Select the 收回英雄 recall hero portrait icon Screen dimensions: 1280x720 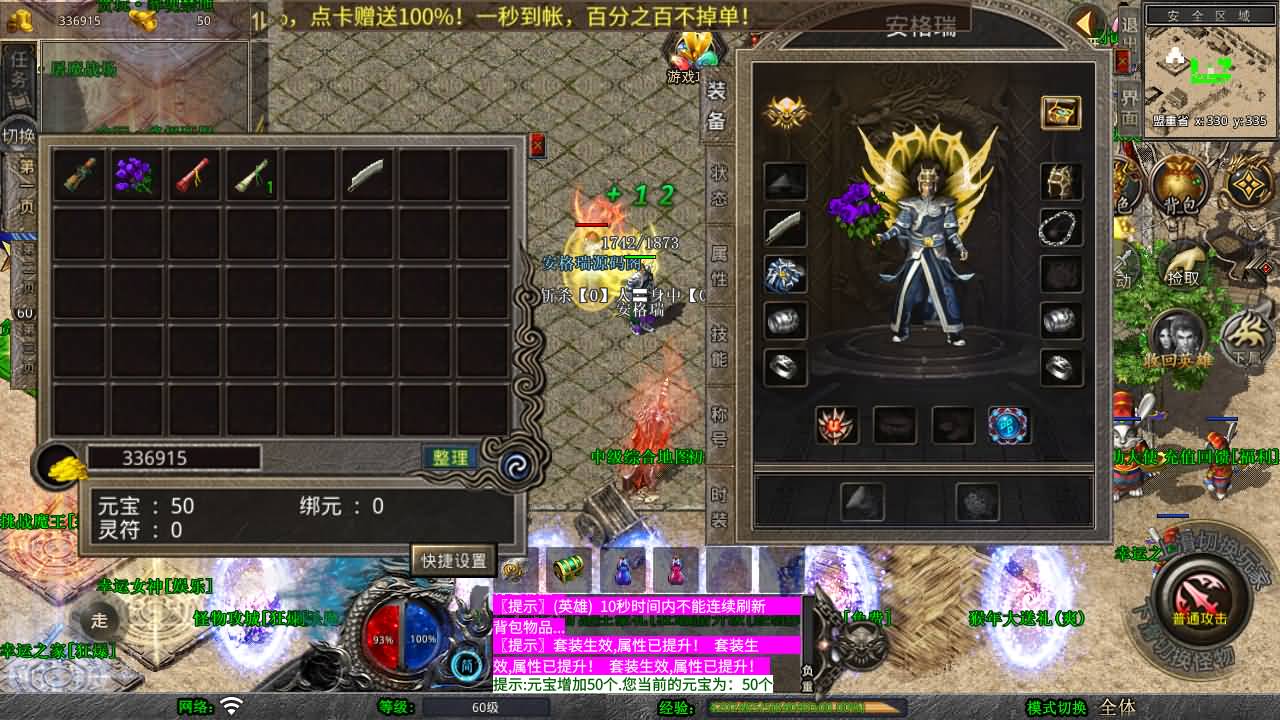[1177, 335]
